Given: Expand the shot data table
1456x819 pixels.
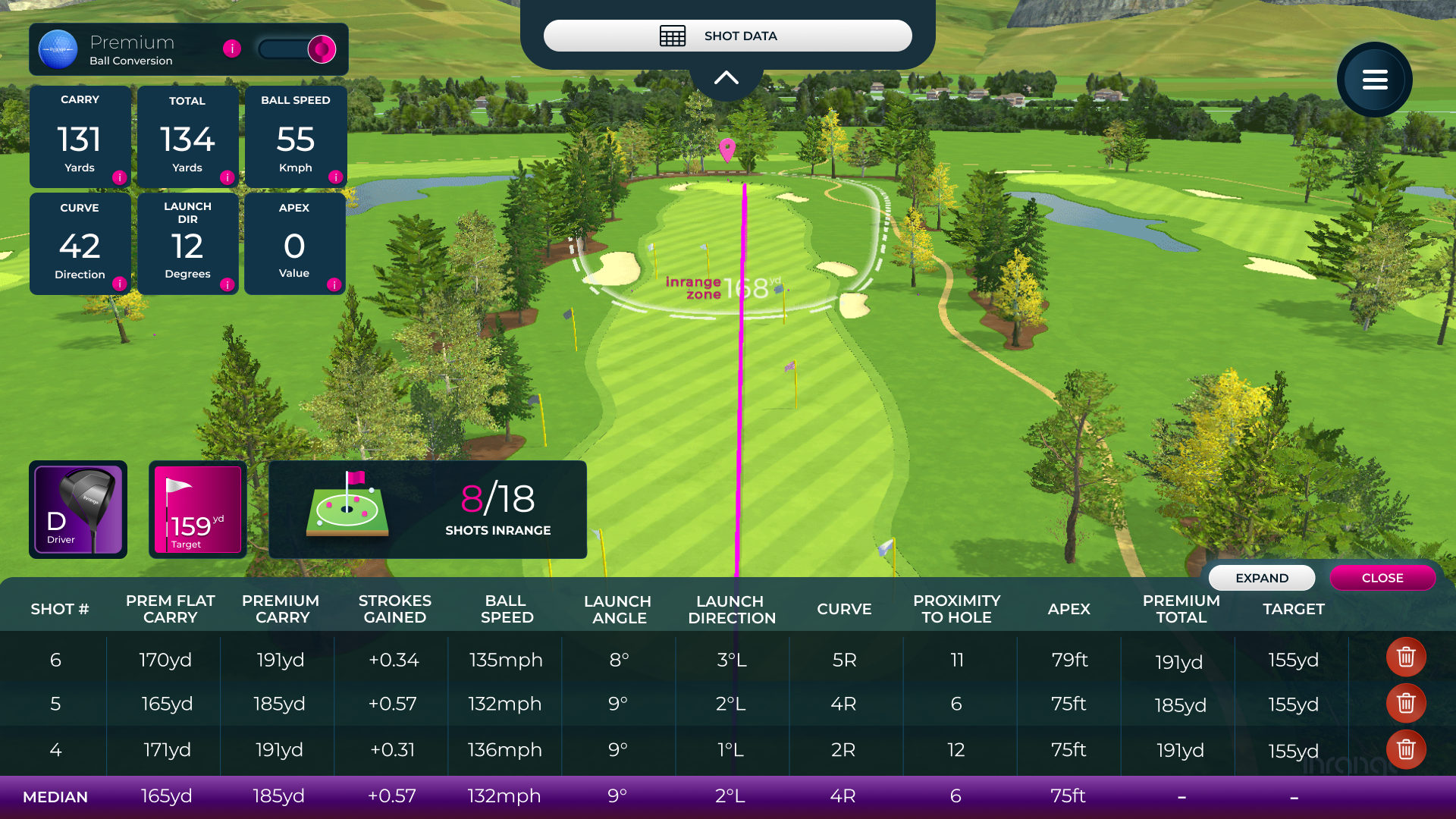Looking at the screenshot, I should pyautogui.click(x=1261, y=578).
